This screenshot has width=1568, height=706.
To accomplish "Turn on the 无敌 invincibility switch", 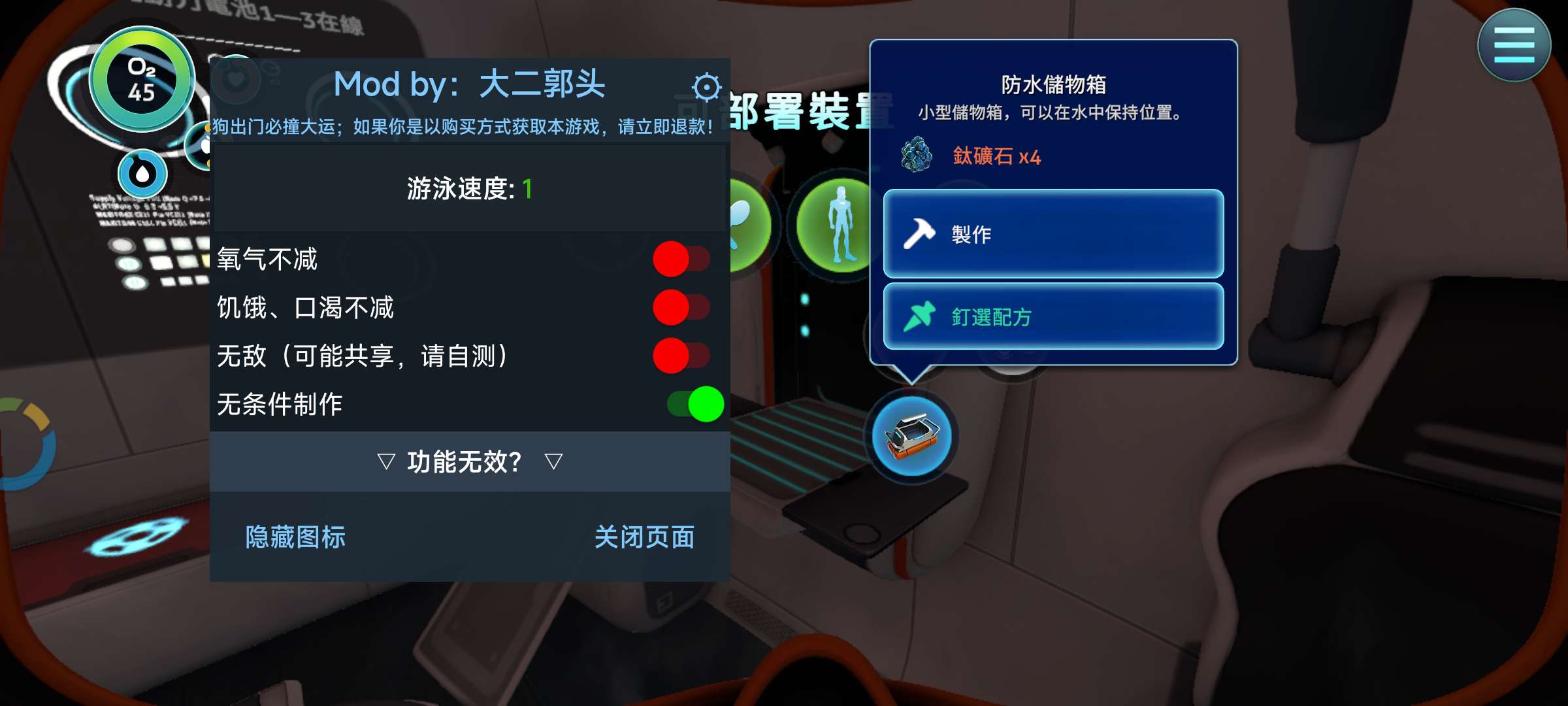I will pos(681,356).
